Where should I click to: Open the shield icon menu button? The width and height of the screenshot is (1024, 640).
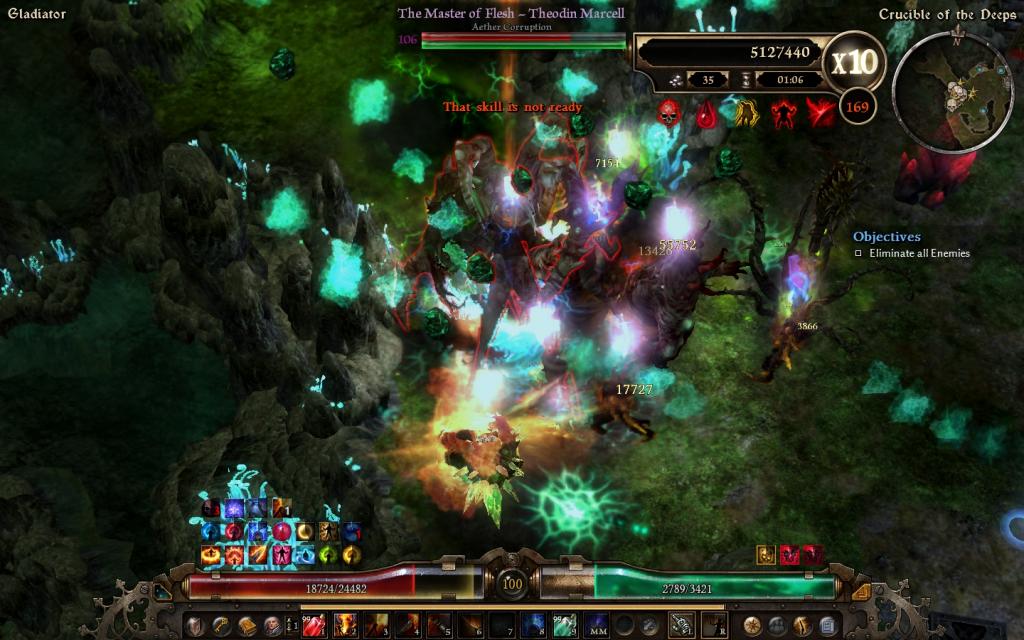tap(195, 626)
